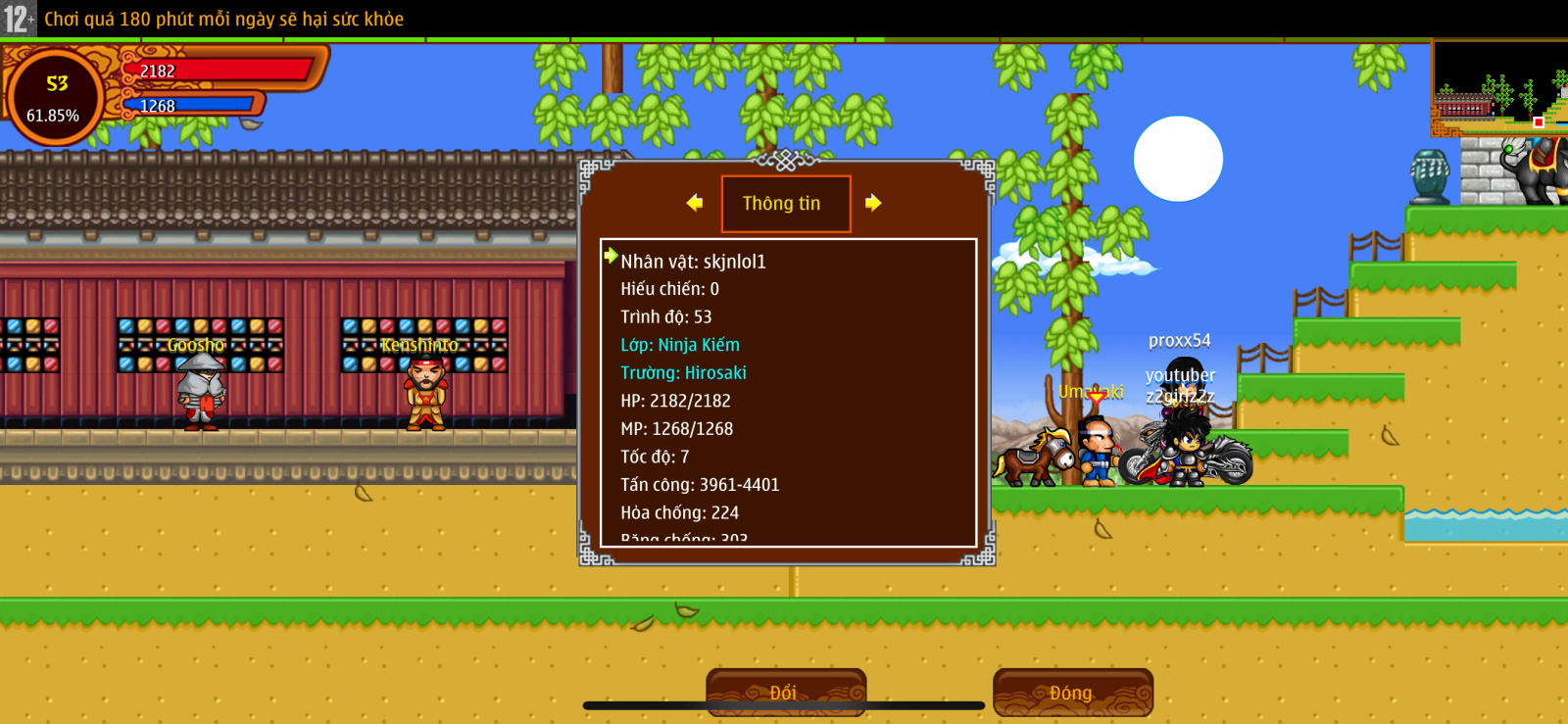1568x724 pixels.
Task: Click the Đổi button
Action: (785, 692)
